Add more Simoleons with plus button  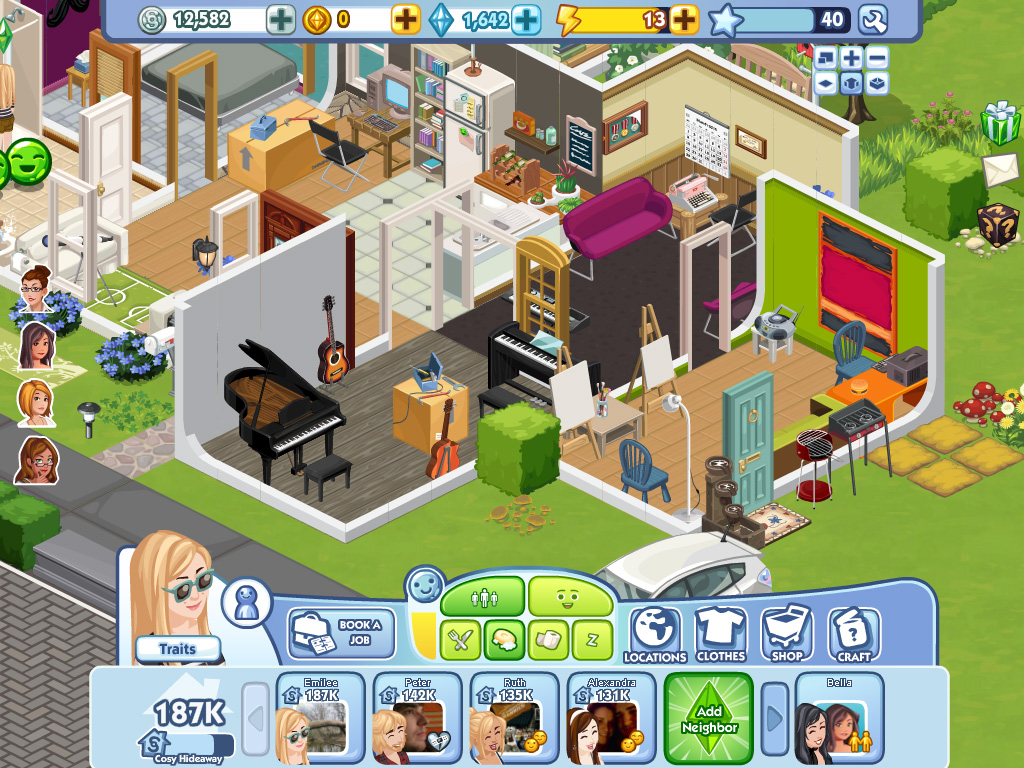[x=281, y=19]
